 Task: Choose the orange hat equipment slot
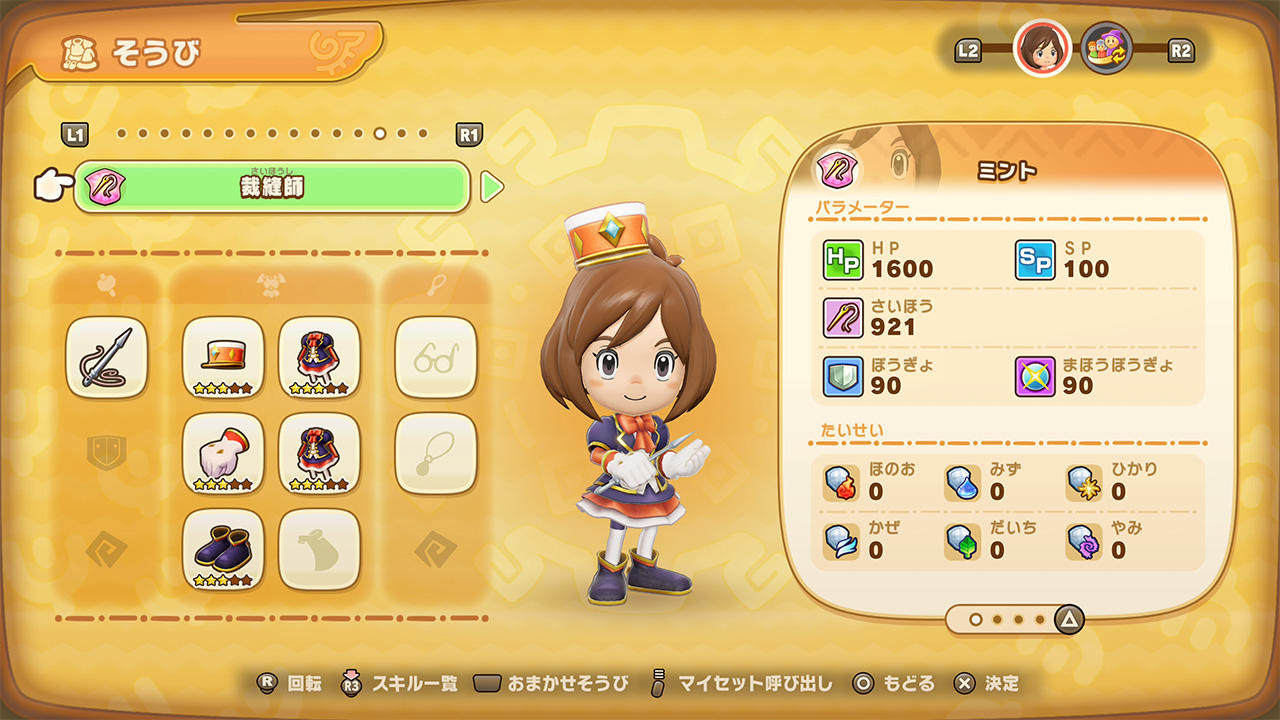pos(223,357)
